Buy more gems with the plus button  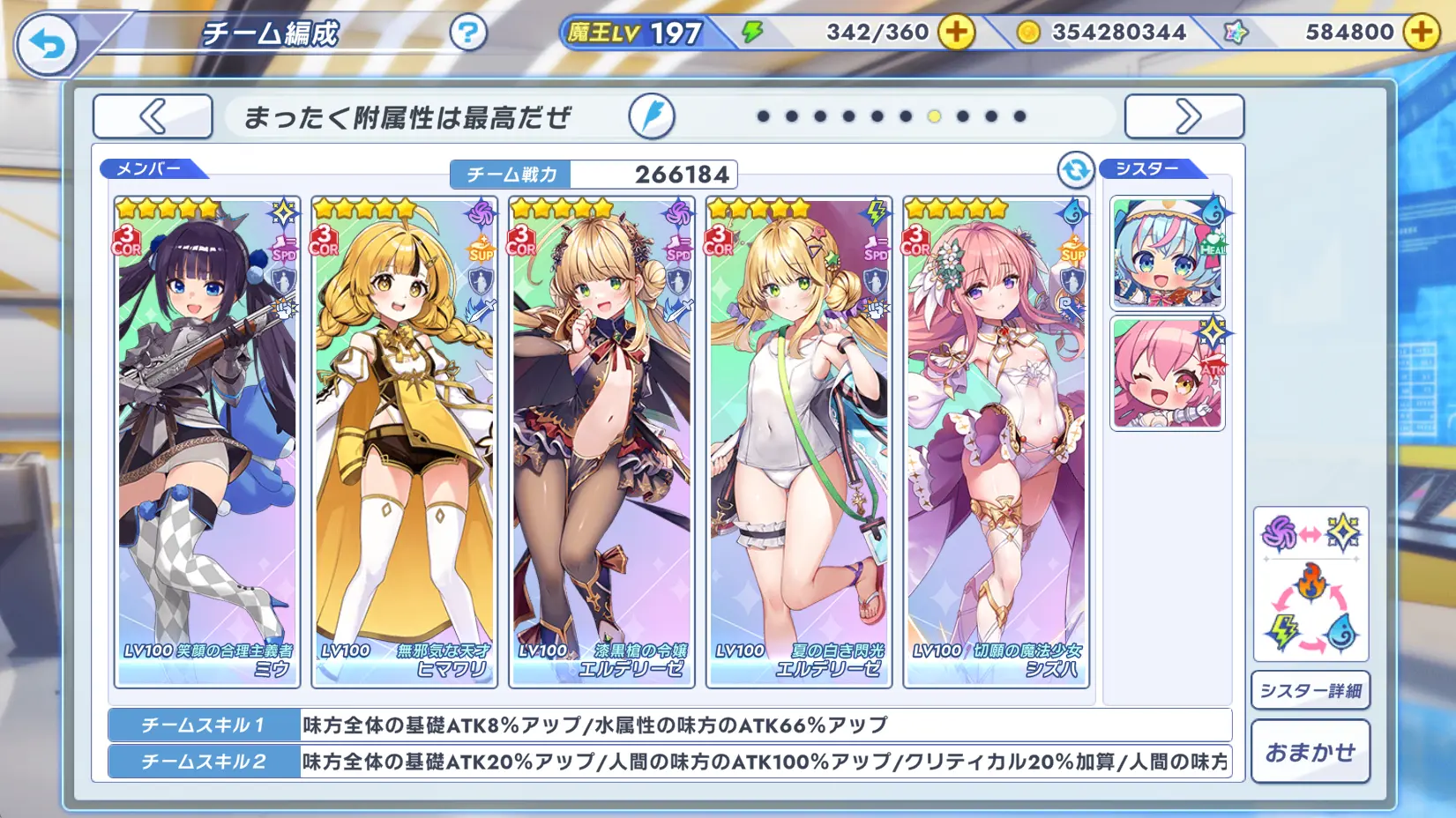tap(1421, 33)
